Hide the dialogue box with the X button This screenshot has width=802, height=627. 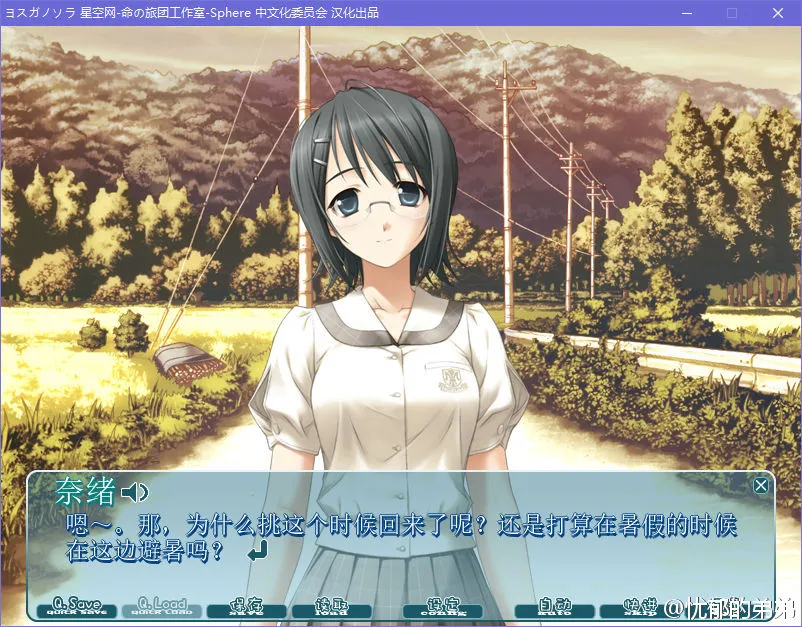coord(761,486)
